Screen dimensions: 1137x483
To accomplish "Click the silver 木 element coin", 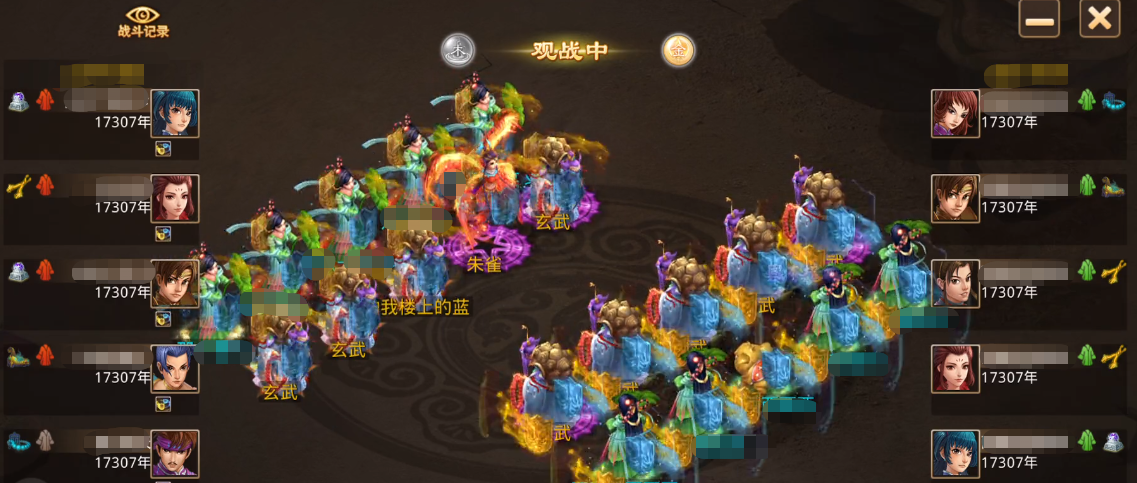I will [x=458, y=50].
